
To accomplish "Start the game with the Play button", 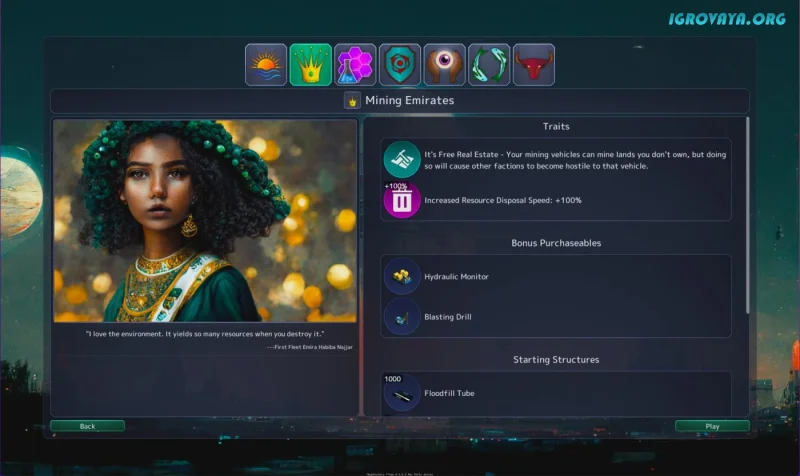I will (x=712, y=426).
